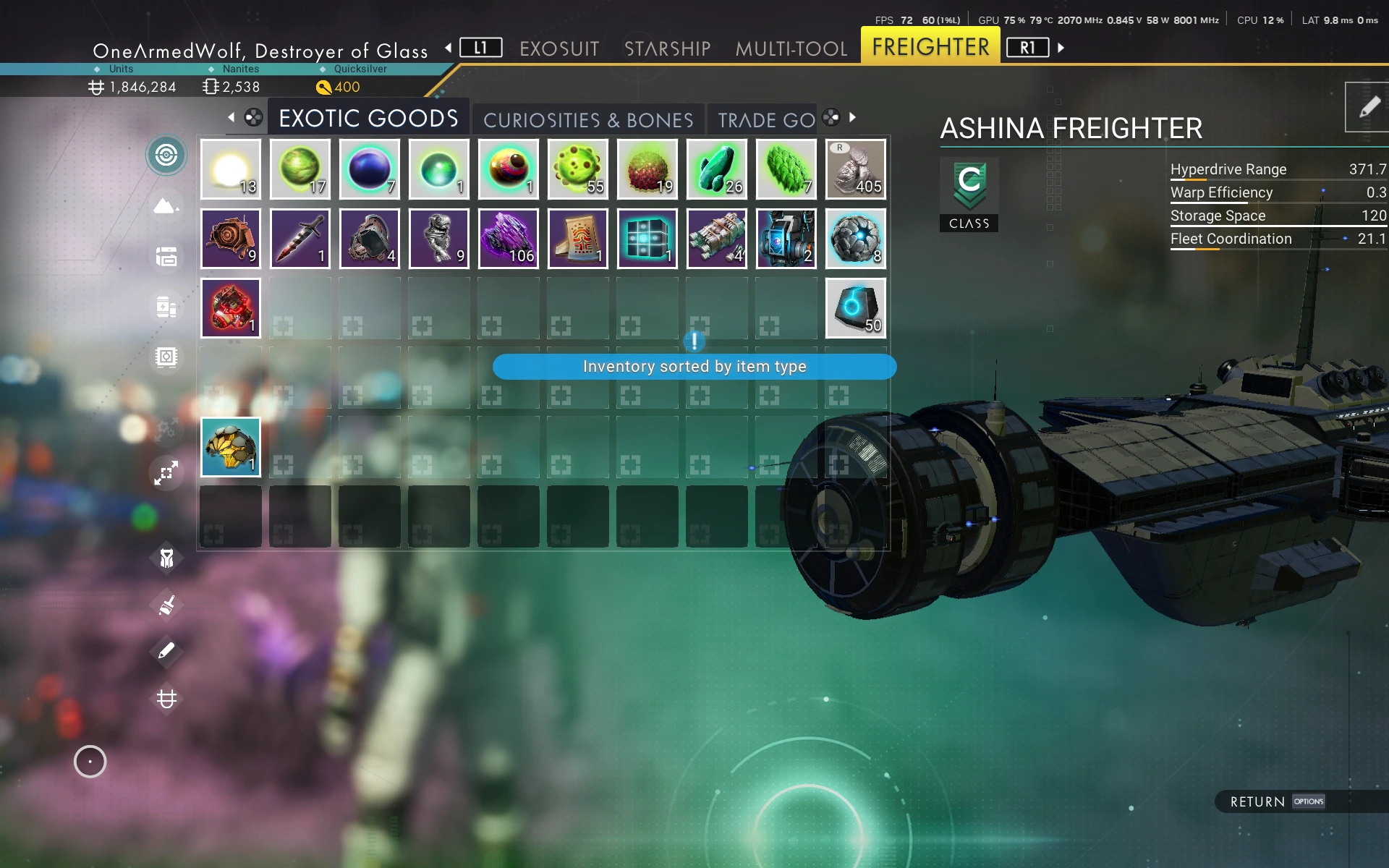Click the red-eyed orb item slot
Viewport: 1389px width, 868px height.
(x=509, y=169)
